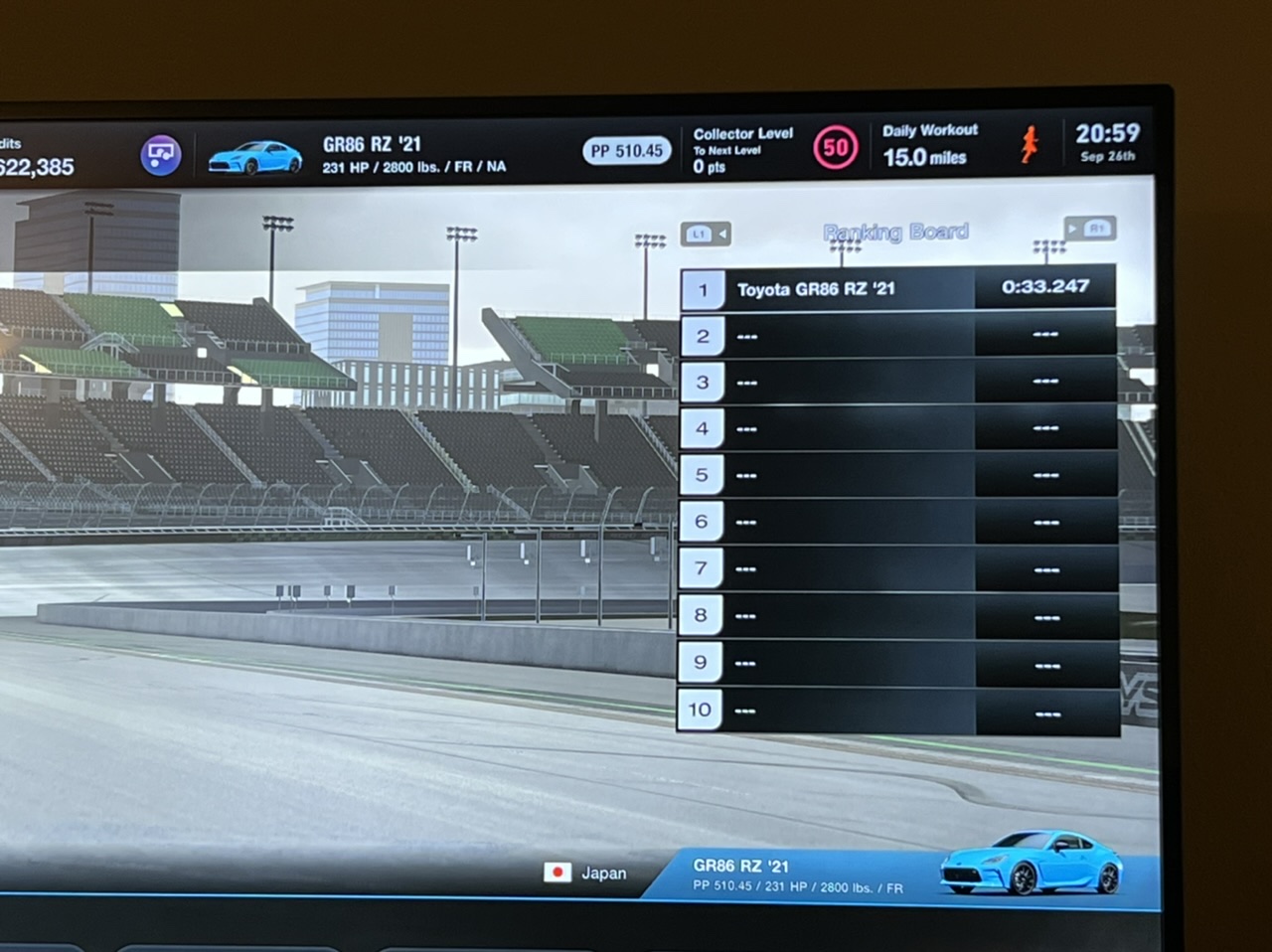Go to the next Ranking Board page arrow
Viewport: 1272px width, 952px height.
click(1090, 229)
